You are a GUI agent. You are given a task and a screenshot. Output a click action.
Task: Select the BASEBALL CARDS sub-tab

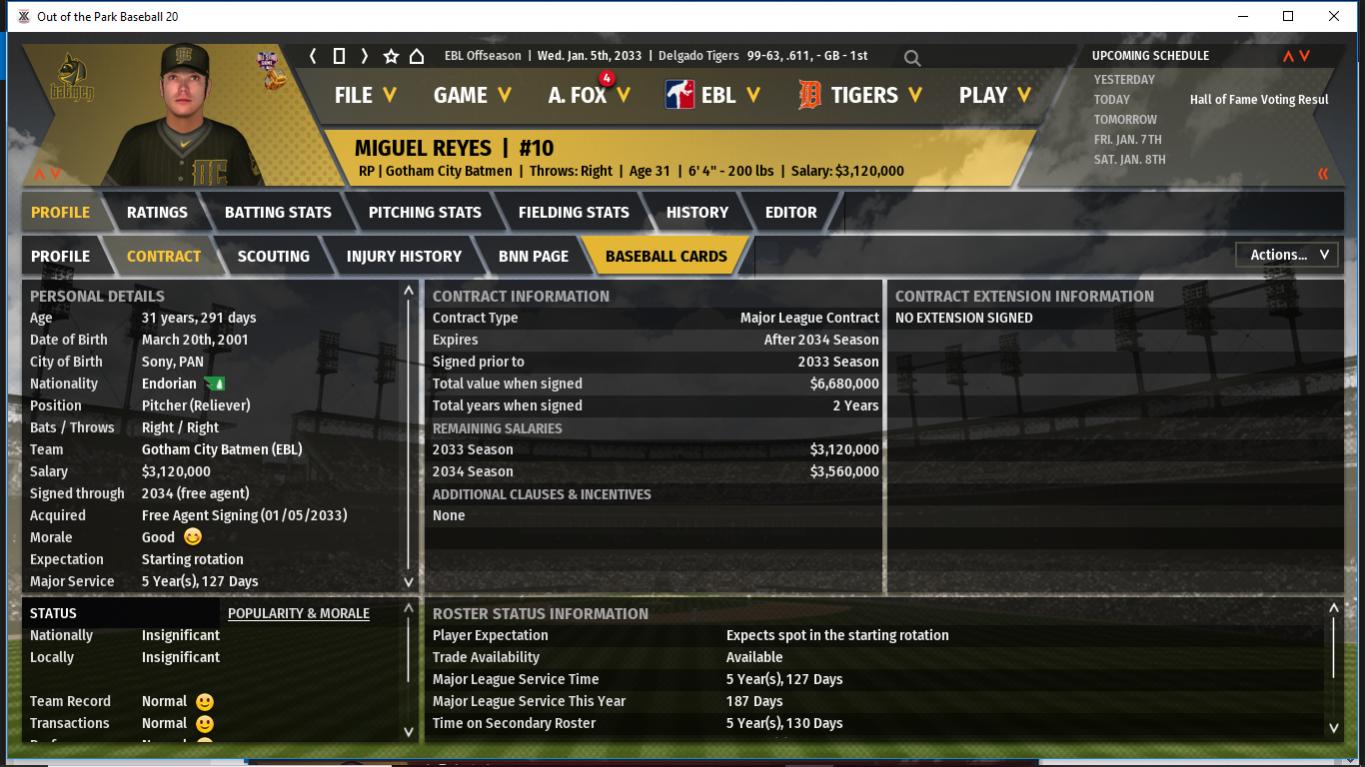666,256
